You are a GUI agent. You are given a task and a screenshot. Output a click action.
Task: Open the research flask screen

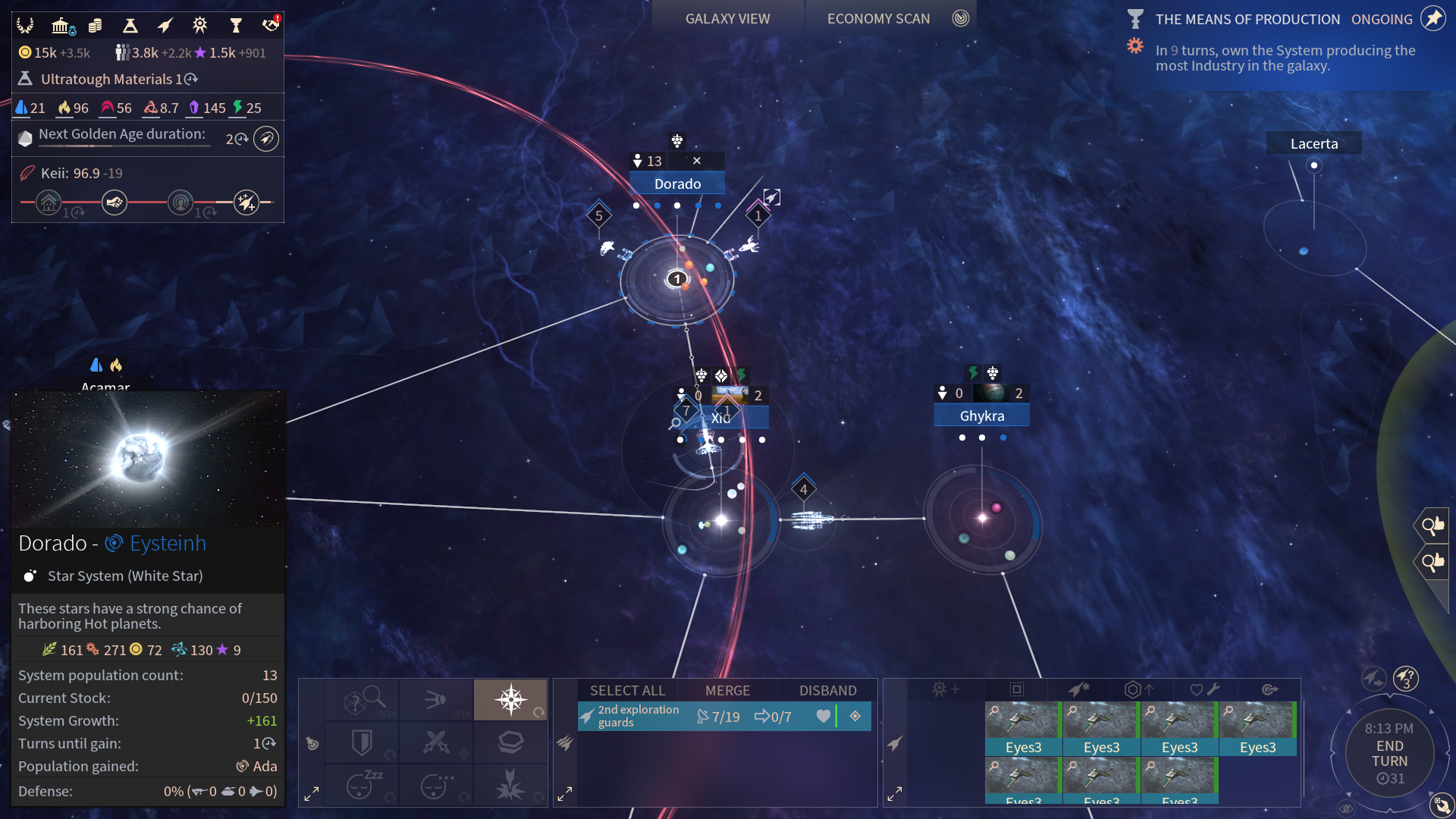[x=130, y=27]
